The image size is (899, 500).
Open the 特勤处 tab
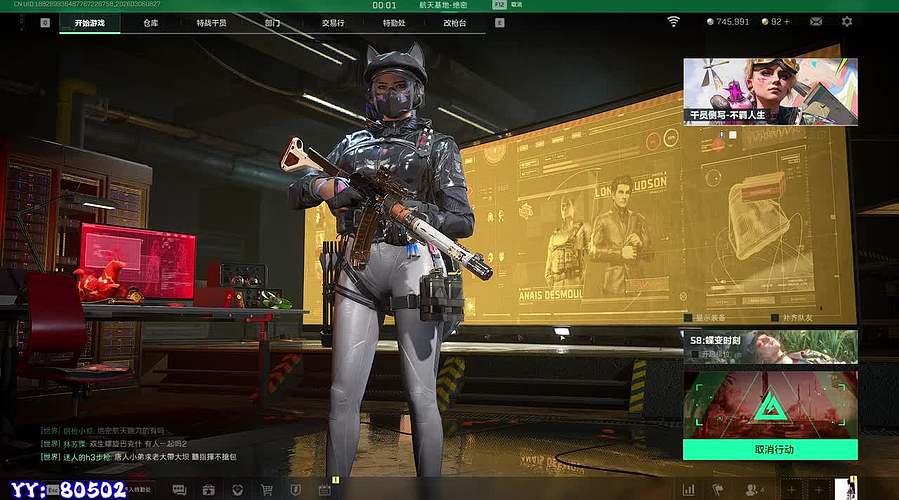pyautogui.click(x=394, y=21)
